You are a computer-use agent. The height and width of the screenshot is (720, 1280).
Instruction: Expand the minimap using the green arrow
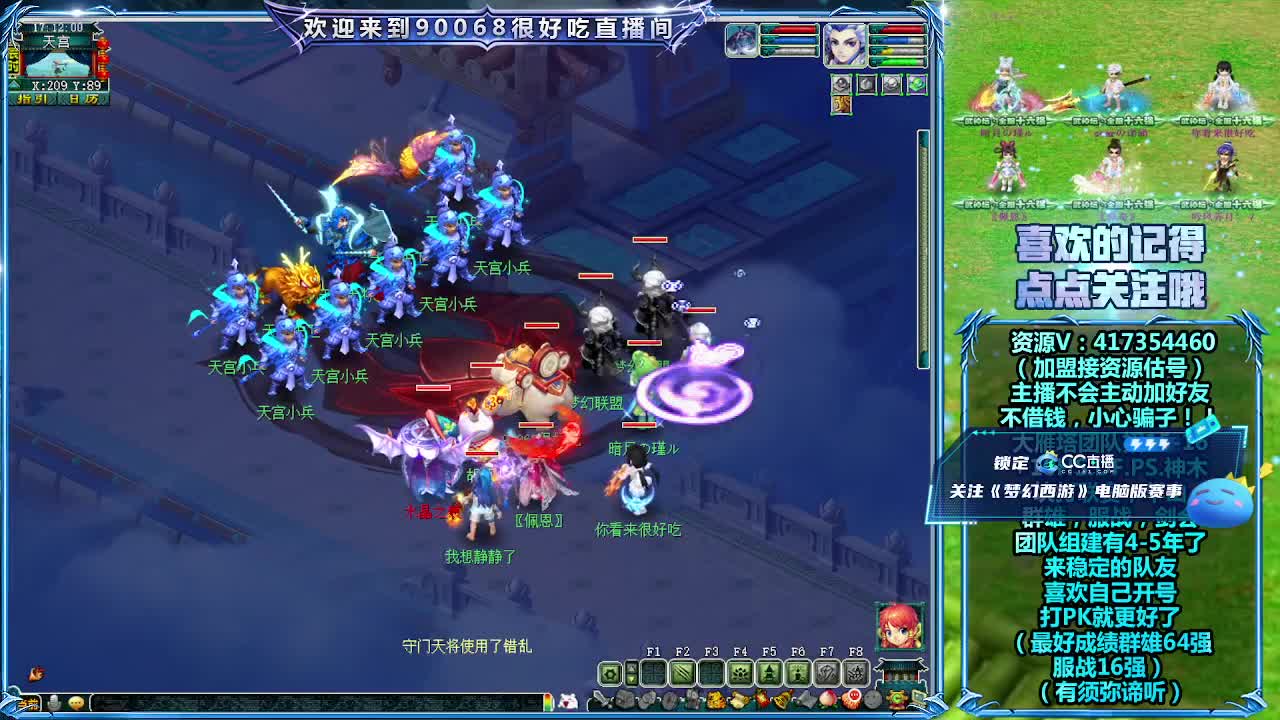point(13,84)
